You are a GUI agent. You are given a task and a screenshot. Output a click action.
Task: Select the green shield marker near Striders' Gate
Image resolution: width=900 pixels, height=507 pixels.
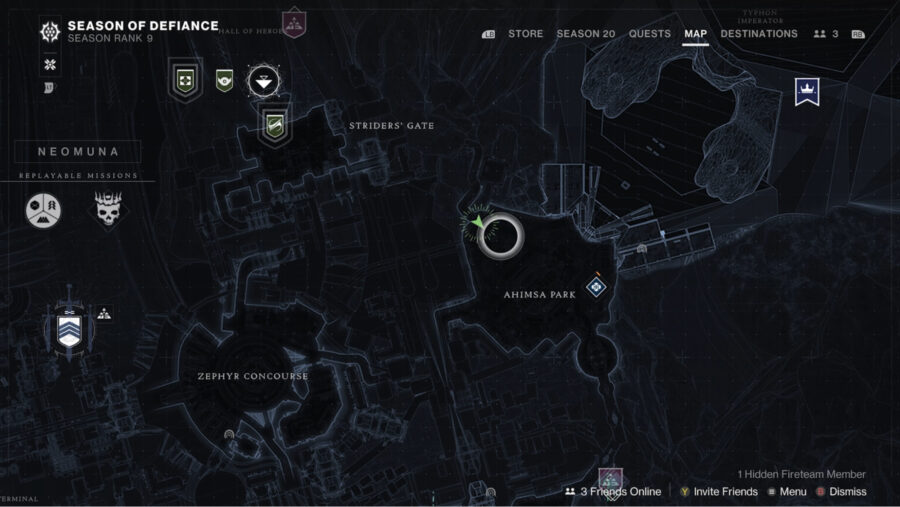pos(275,125)
